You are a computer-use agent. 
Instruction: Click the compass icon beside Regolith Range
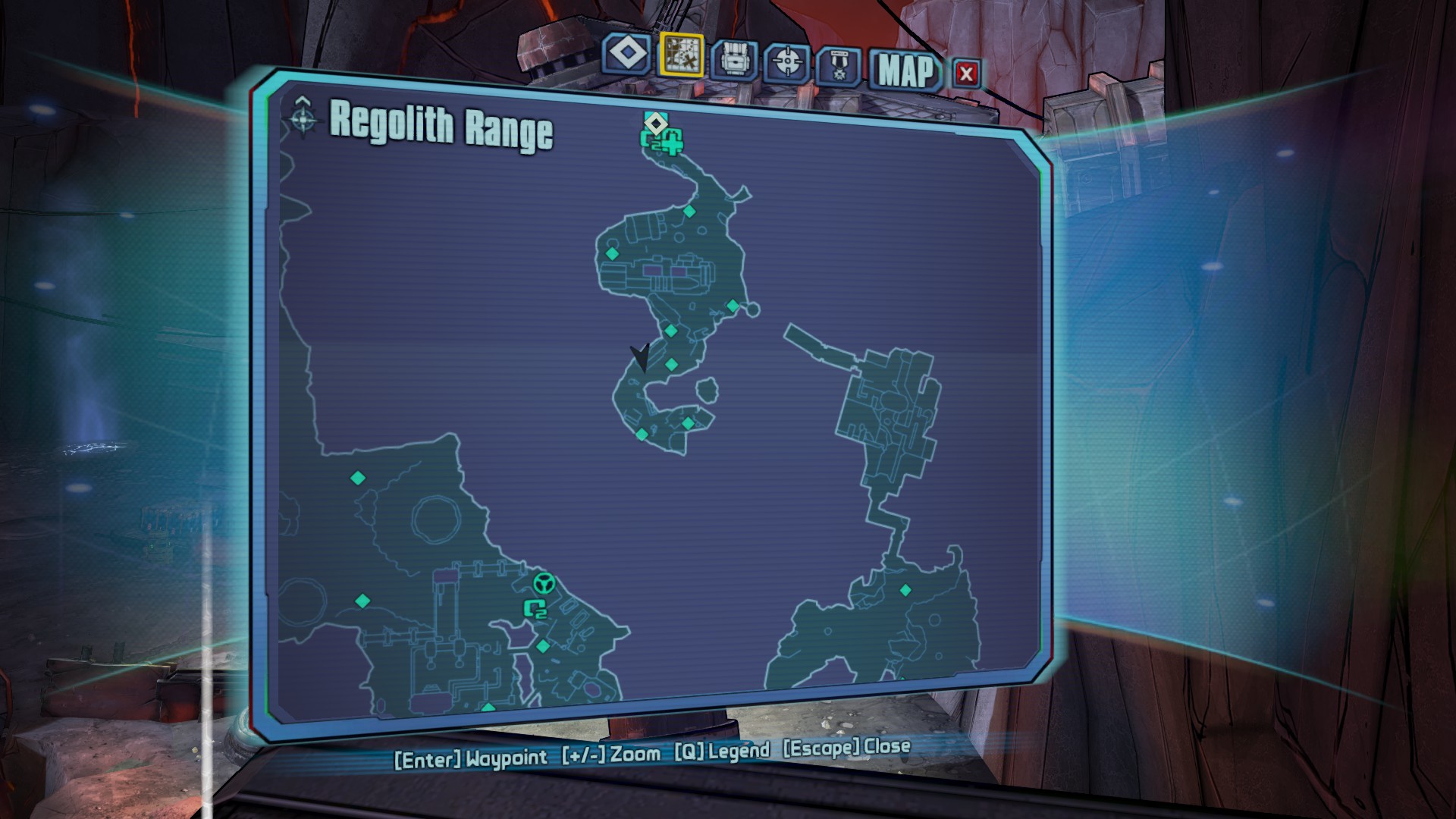(303, 118)
